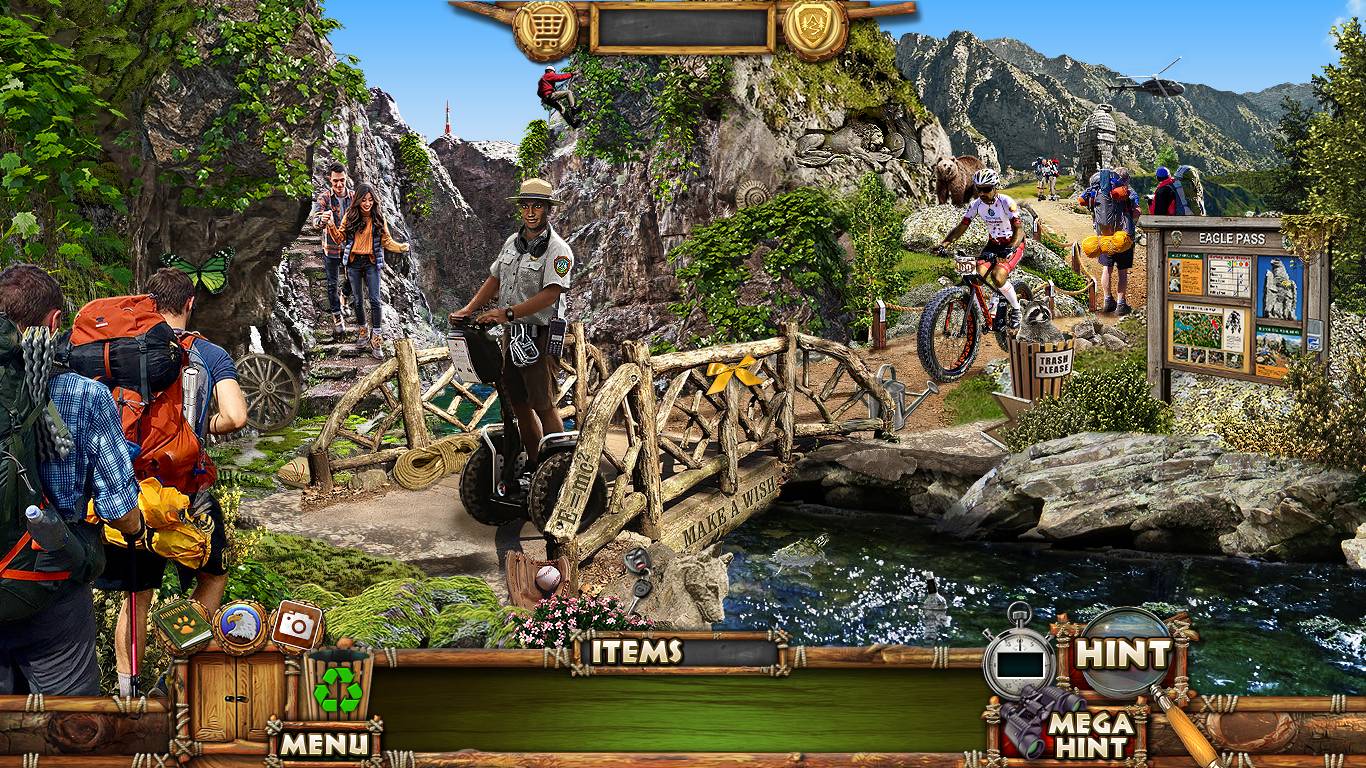
Task: Open the green paw print book
Action: [183, 625]
